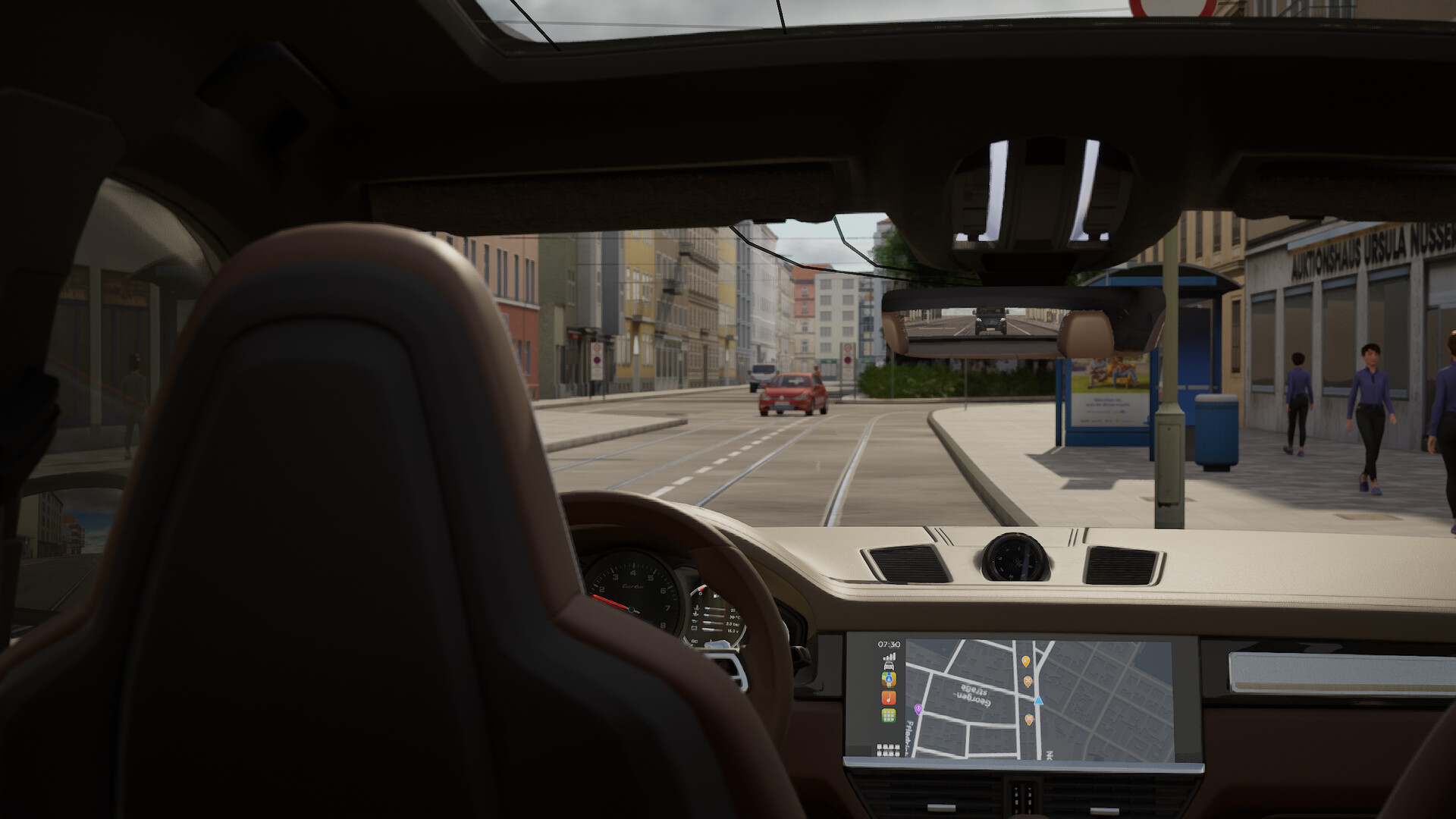1456x819 pixels.
Task: Select the topmost orange map pin
Action: click(1026, 661)
